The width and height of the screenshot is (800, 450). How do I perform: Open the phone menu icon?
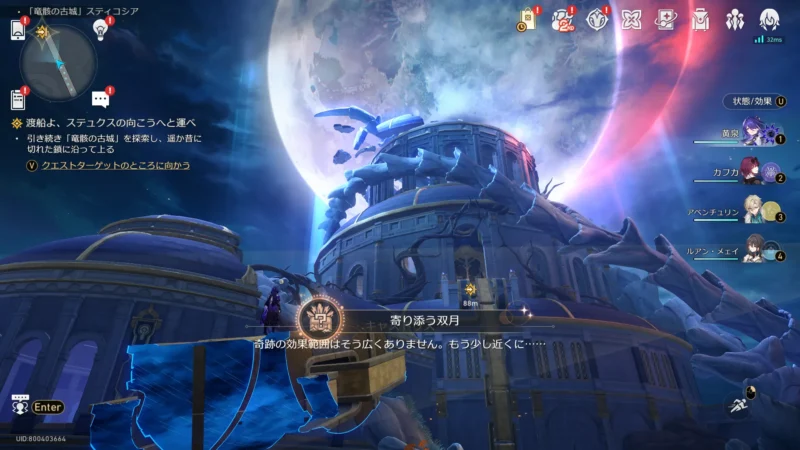(17, 30)
